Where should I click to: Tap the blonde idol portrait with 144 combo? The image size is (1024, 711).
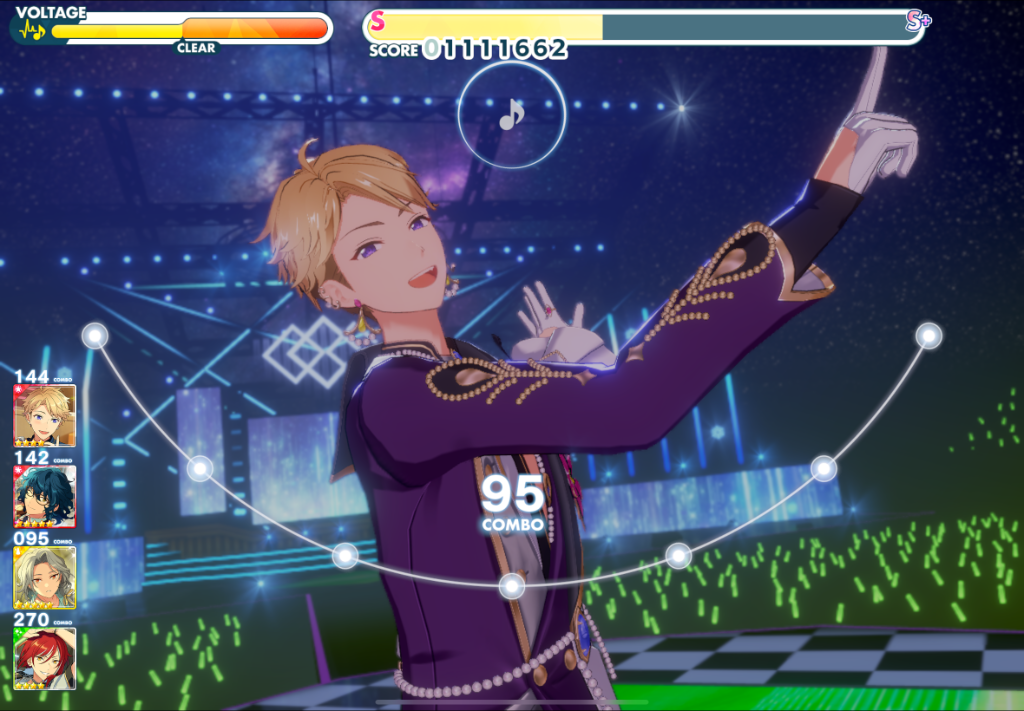point(45,415)
